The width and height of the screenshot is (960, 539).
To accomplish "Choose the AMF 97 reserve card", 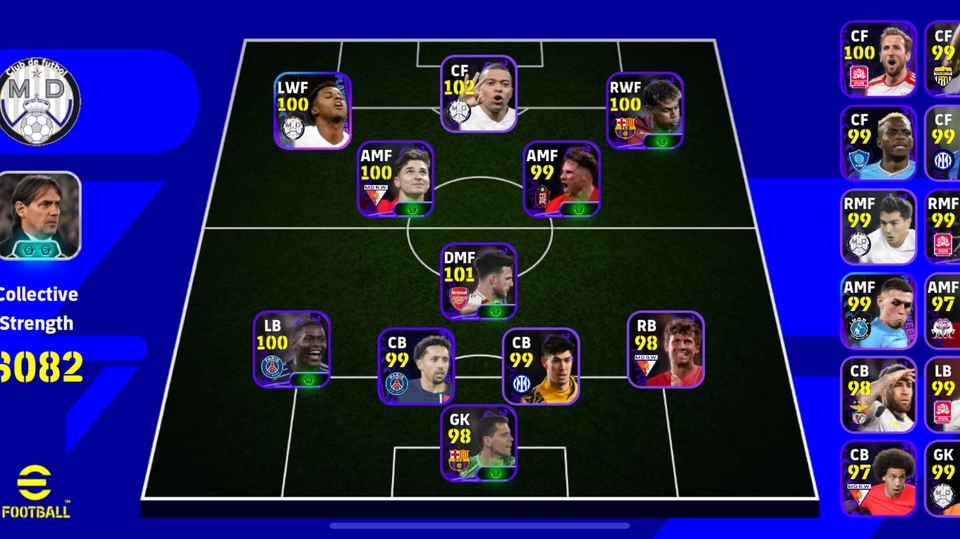I will pos(943,311).
